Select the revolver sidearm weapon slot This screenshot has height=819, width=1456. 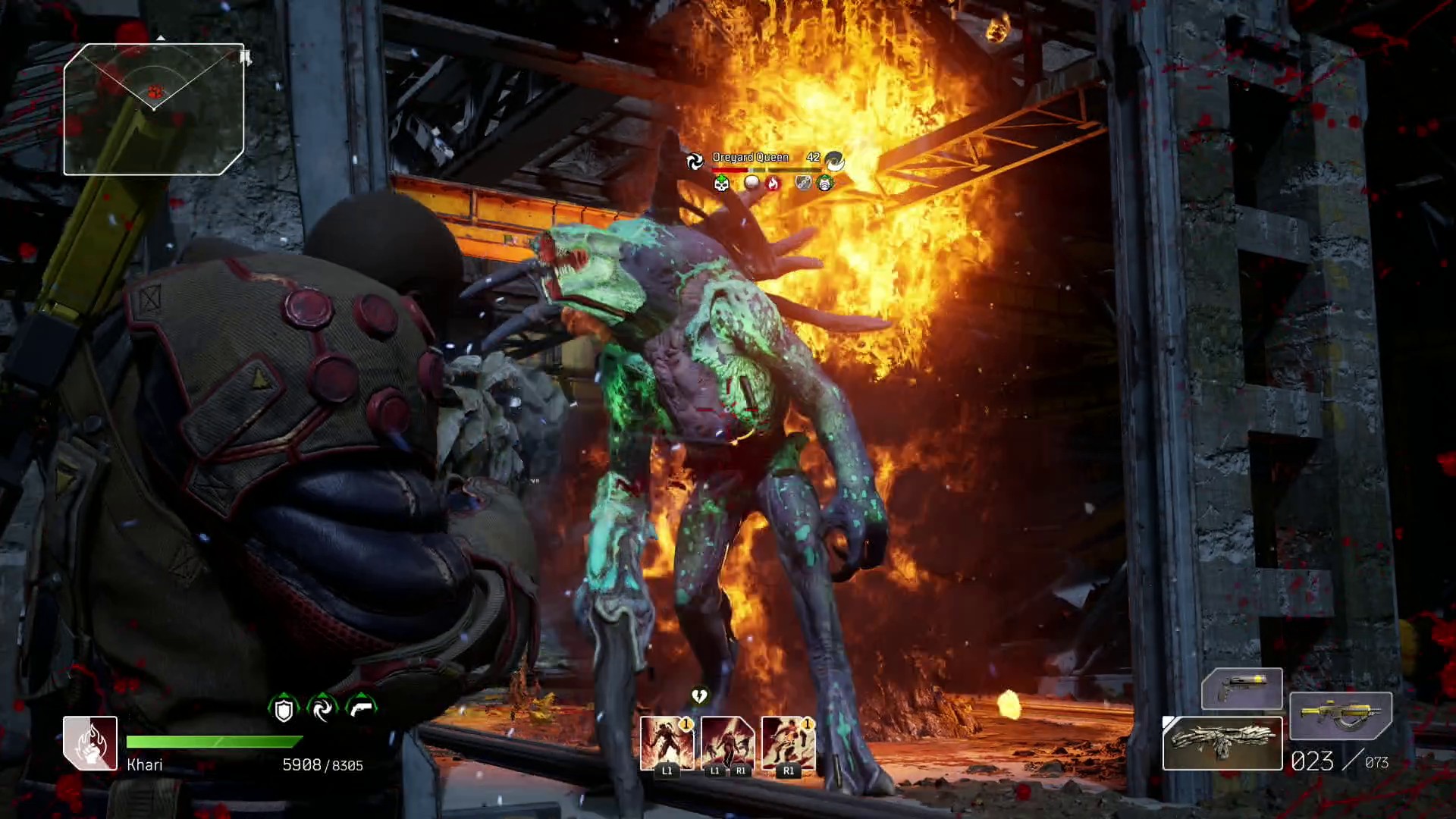pos(1241,689)
